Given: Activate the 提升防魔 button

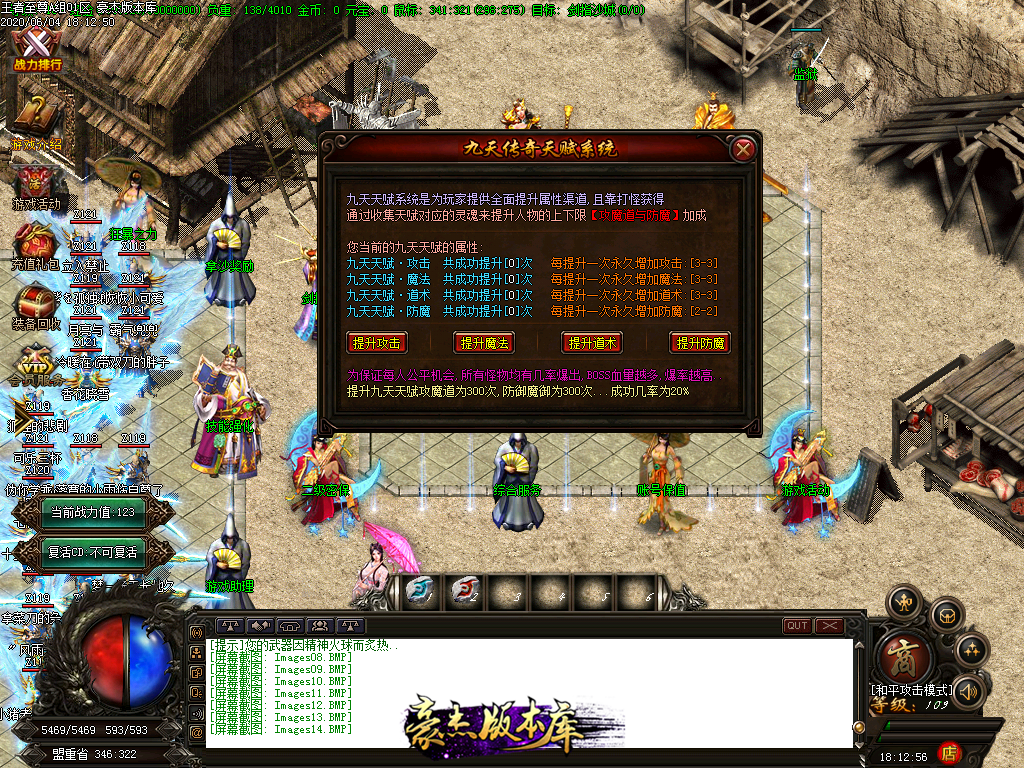Looking at the screenshot, I should point(700,343).
